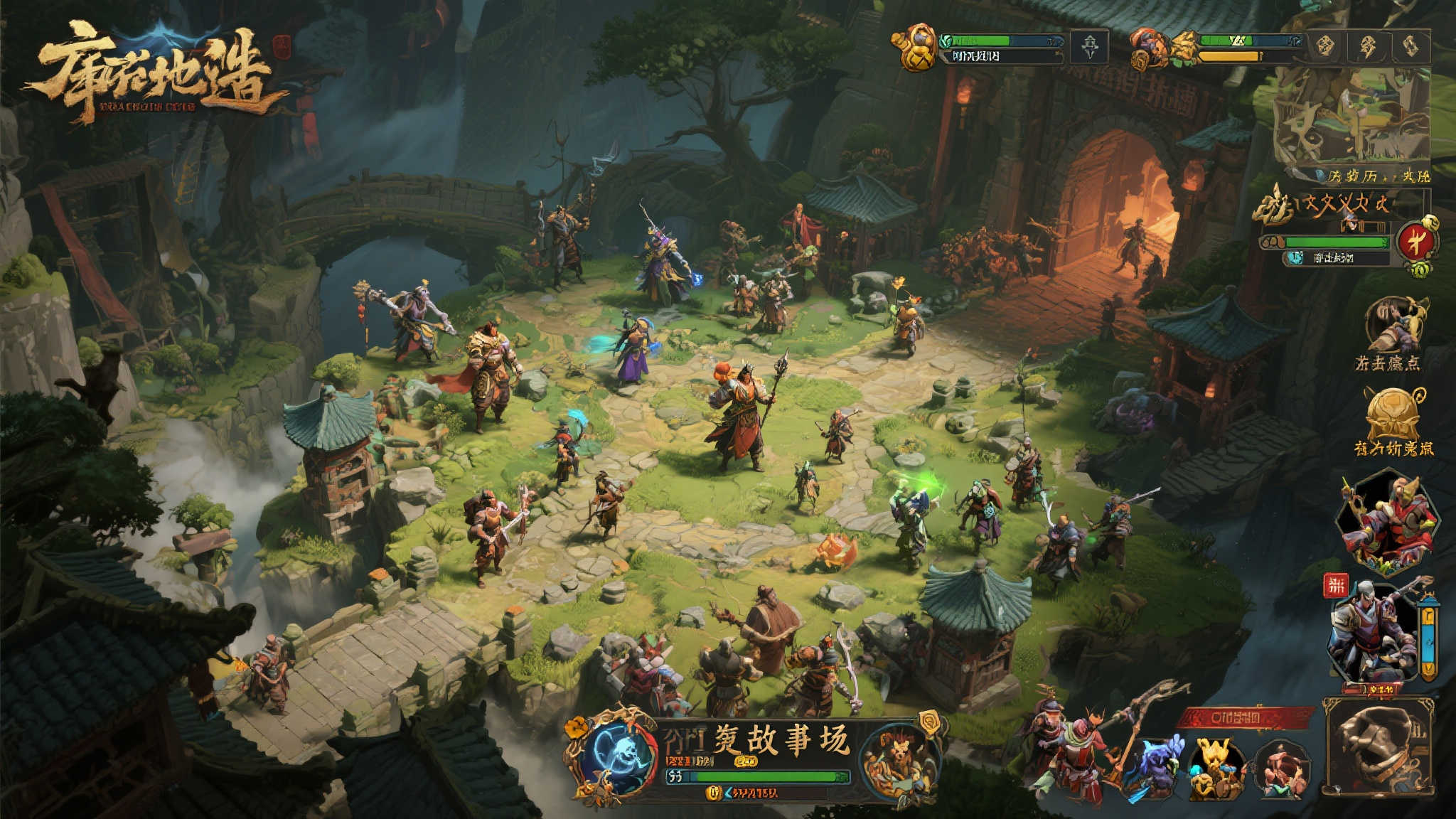Image resolution: width=1456 pixels, height=819 pixels.
Task: Click the gold shield badge on lion portrait
Action: coord(928,722)
